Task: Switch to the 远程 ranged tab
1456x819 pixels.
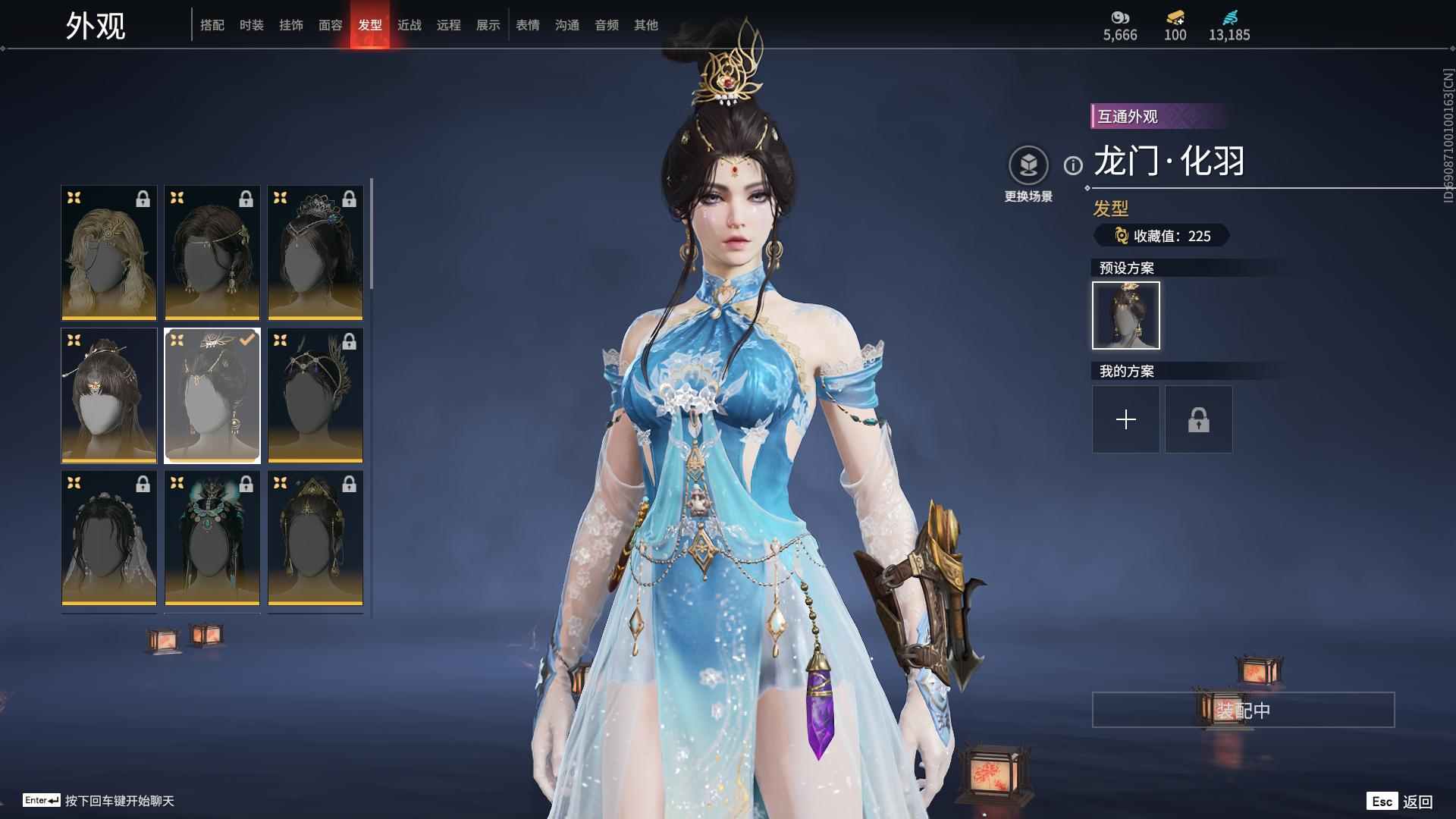Action: [449, 25]
